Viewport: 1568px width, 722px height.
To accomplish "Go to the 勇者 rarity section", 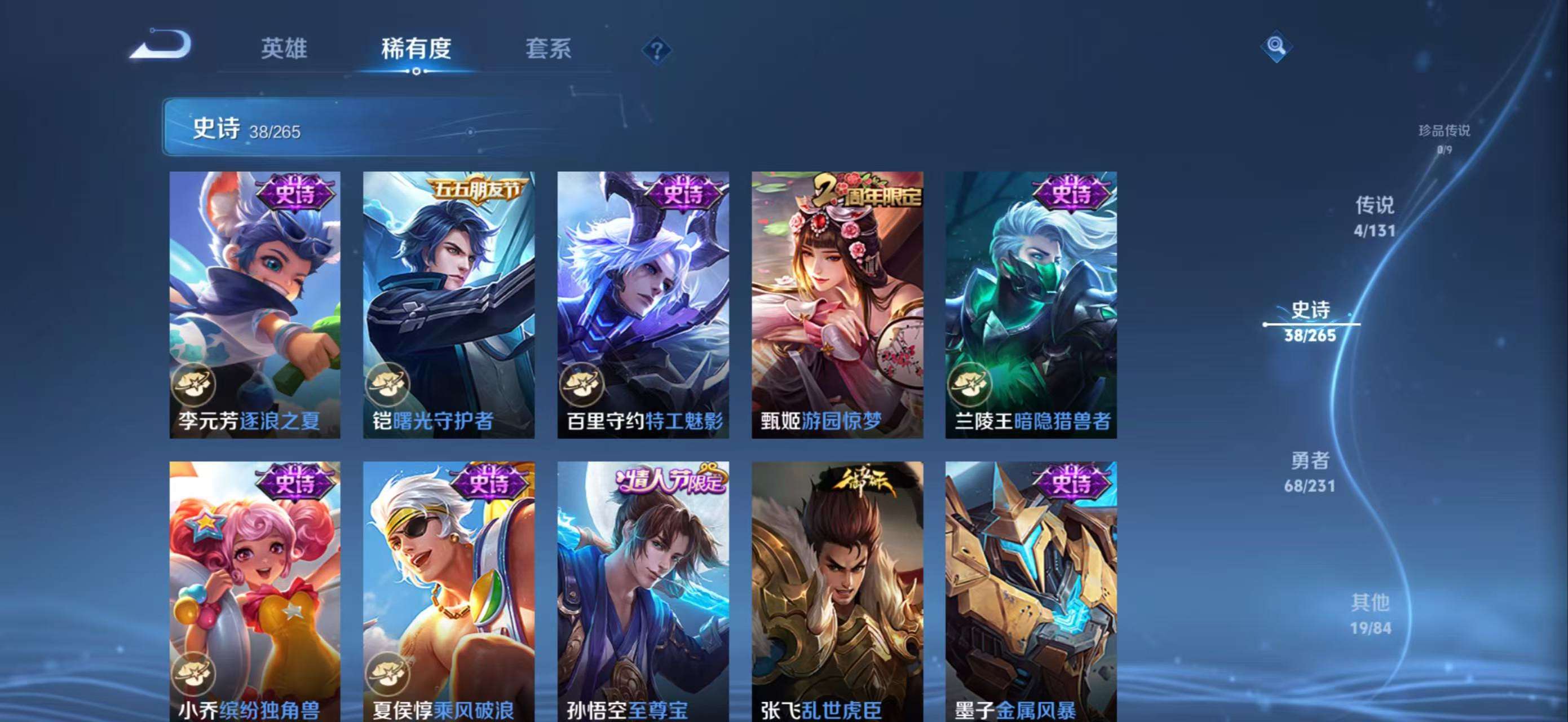I will 1310,471.
